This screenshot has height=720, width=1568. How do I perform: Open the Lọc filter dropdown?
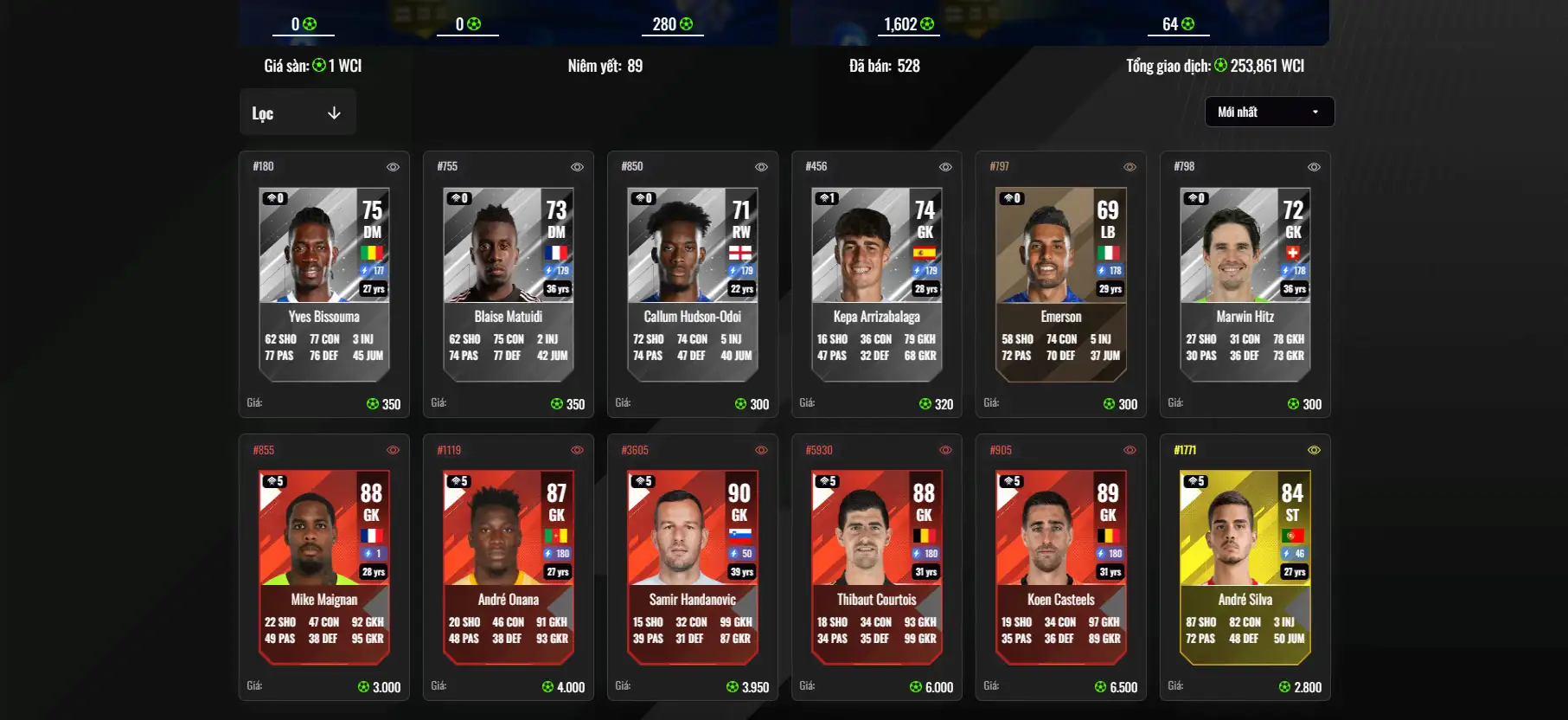(x=297, y=113)
